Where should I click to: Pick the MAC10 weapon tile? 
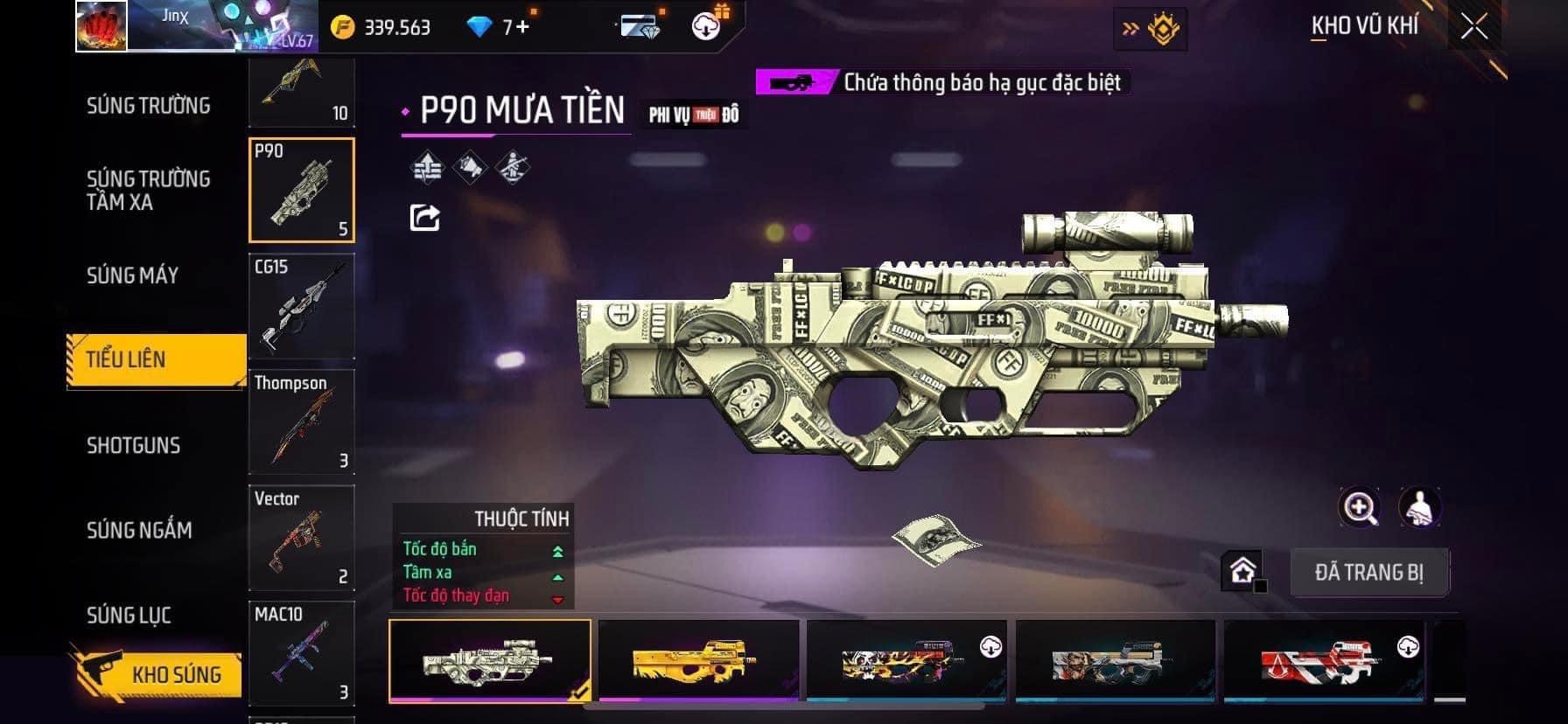302,653
